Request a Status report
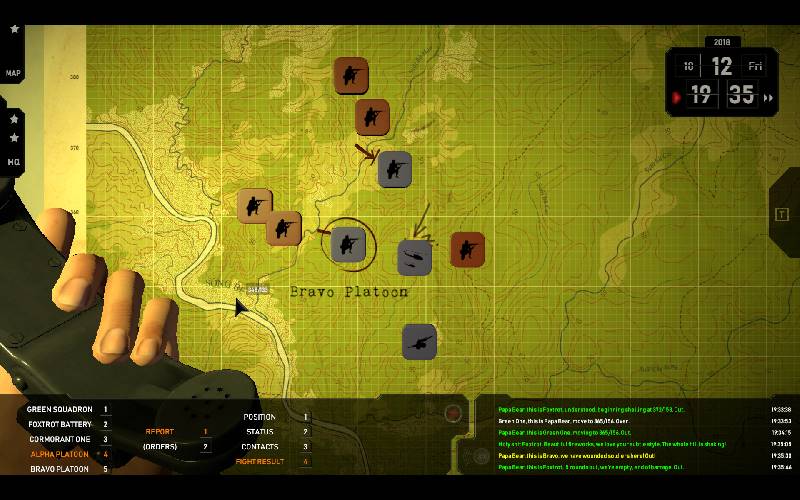The image size is (800, 500). click(259, 432)
